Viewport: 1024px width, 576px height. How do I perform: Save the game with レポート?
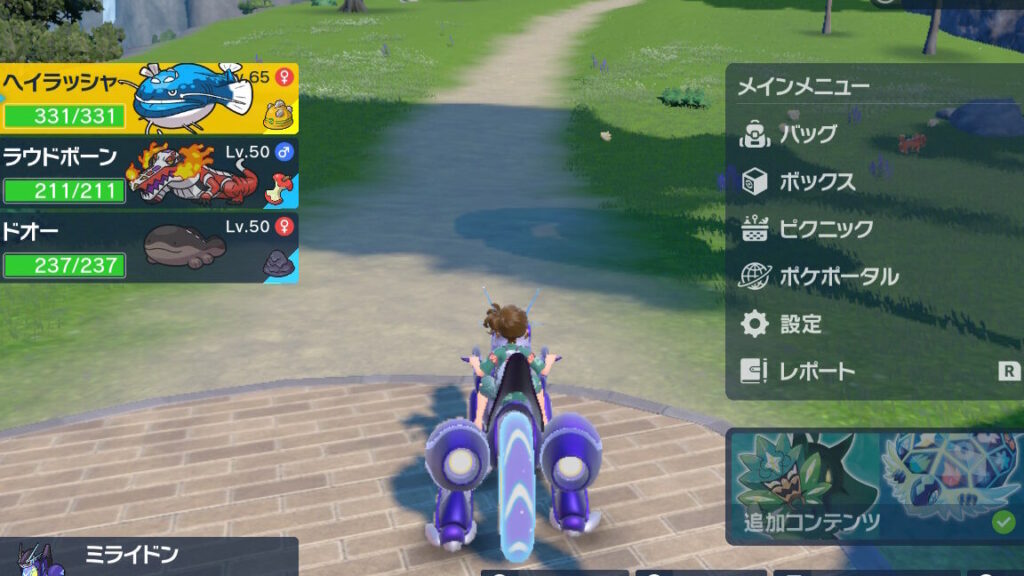[x=816, y=372]
